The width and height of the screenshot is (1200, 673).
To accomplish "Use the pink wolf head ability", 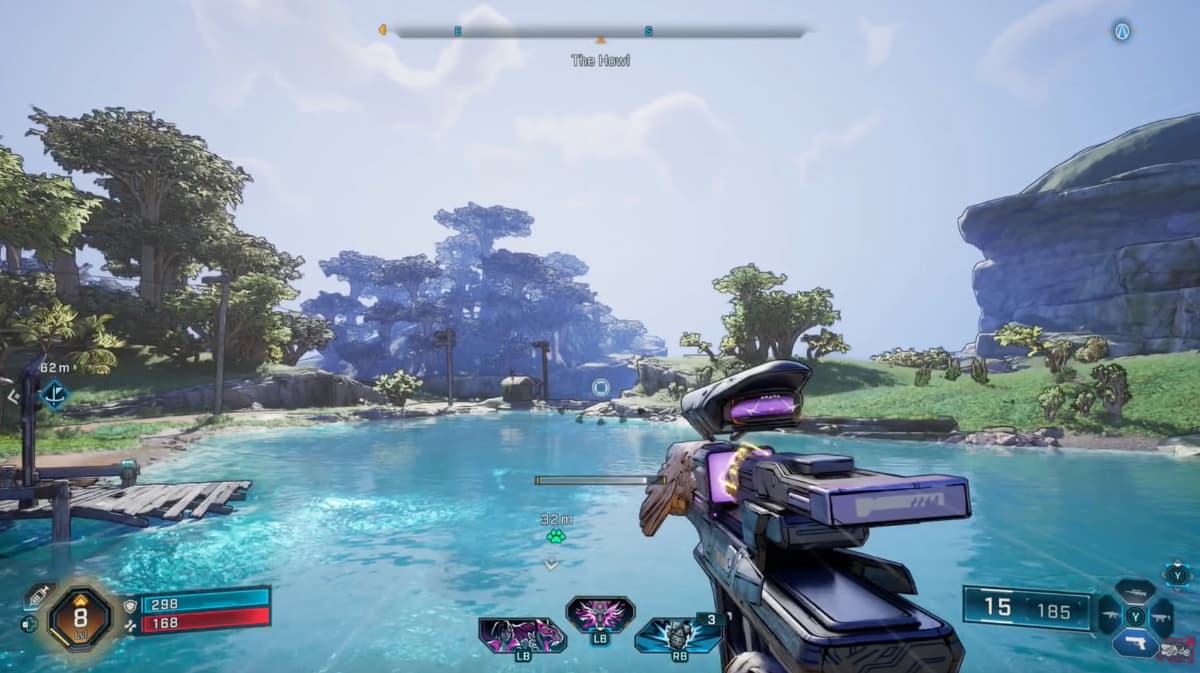I will coord(599,613).
